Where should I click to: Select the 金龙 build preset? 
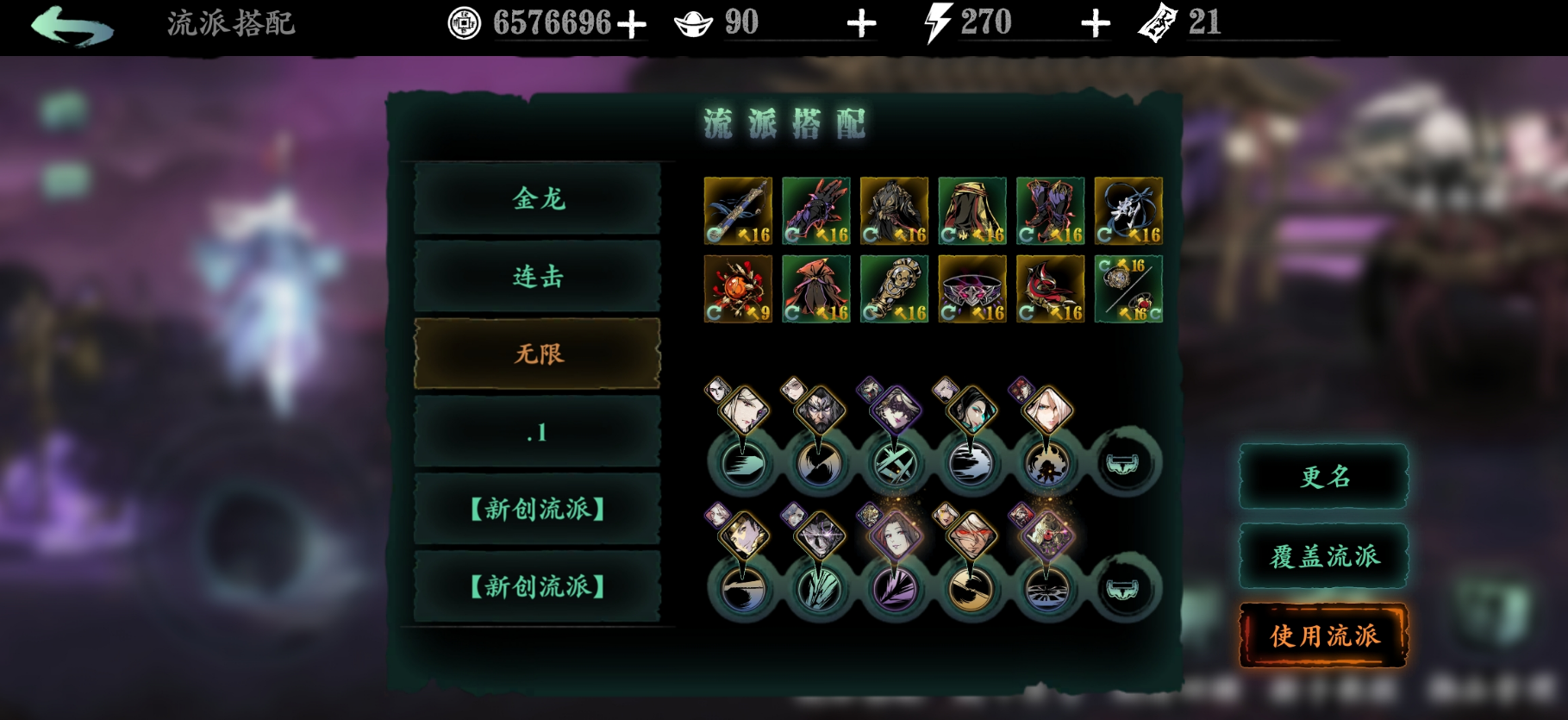[538, 199]
